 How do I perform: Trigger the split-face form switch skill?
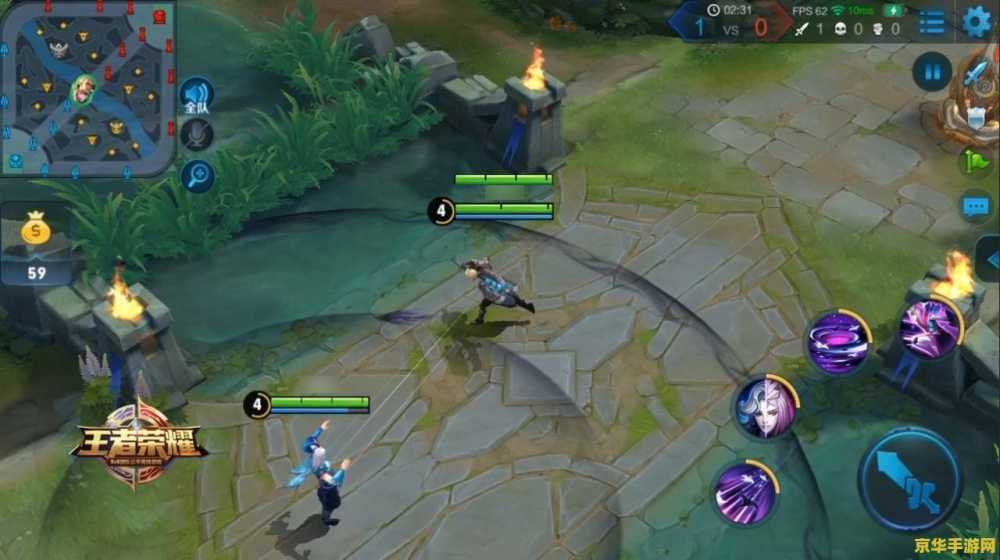(767, 407)
